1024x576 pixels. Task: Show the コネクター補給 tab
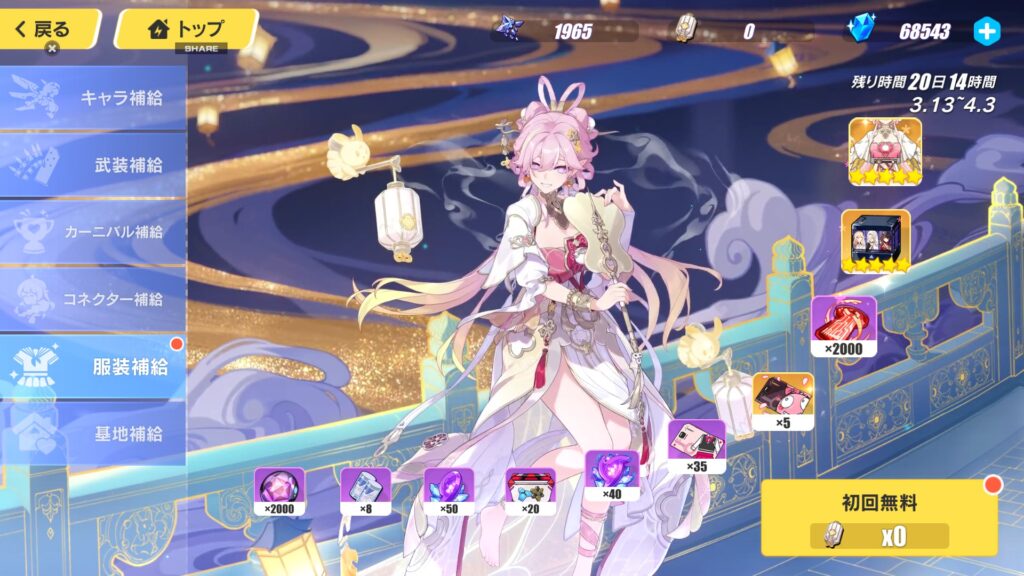93,299
